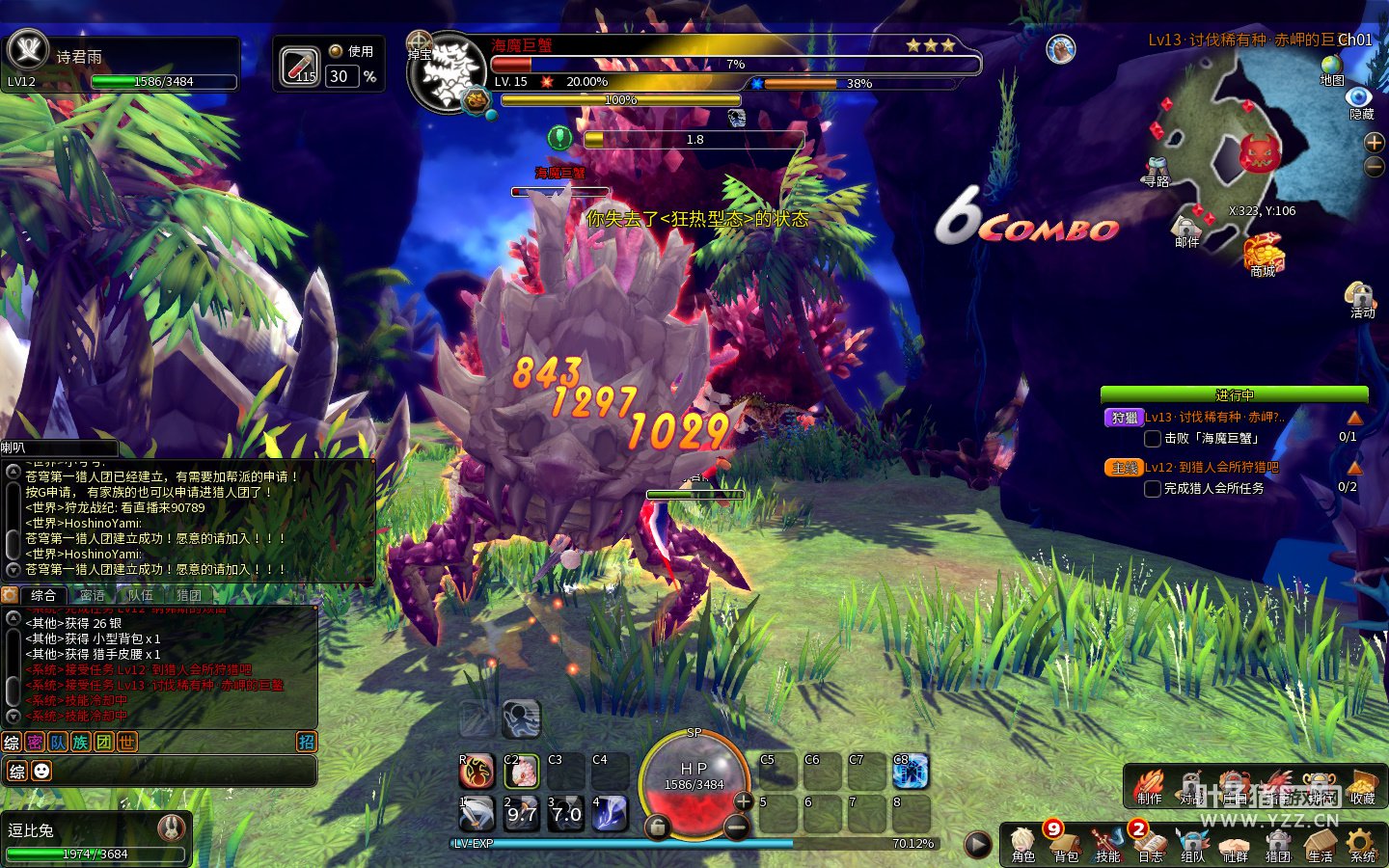Toggle the 隐藏 eye icon
This screenshot has height=868, width=1389.
click(1360, 99)
